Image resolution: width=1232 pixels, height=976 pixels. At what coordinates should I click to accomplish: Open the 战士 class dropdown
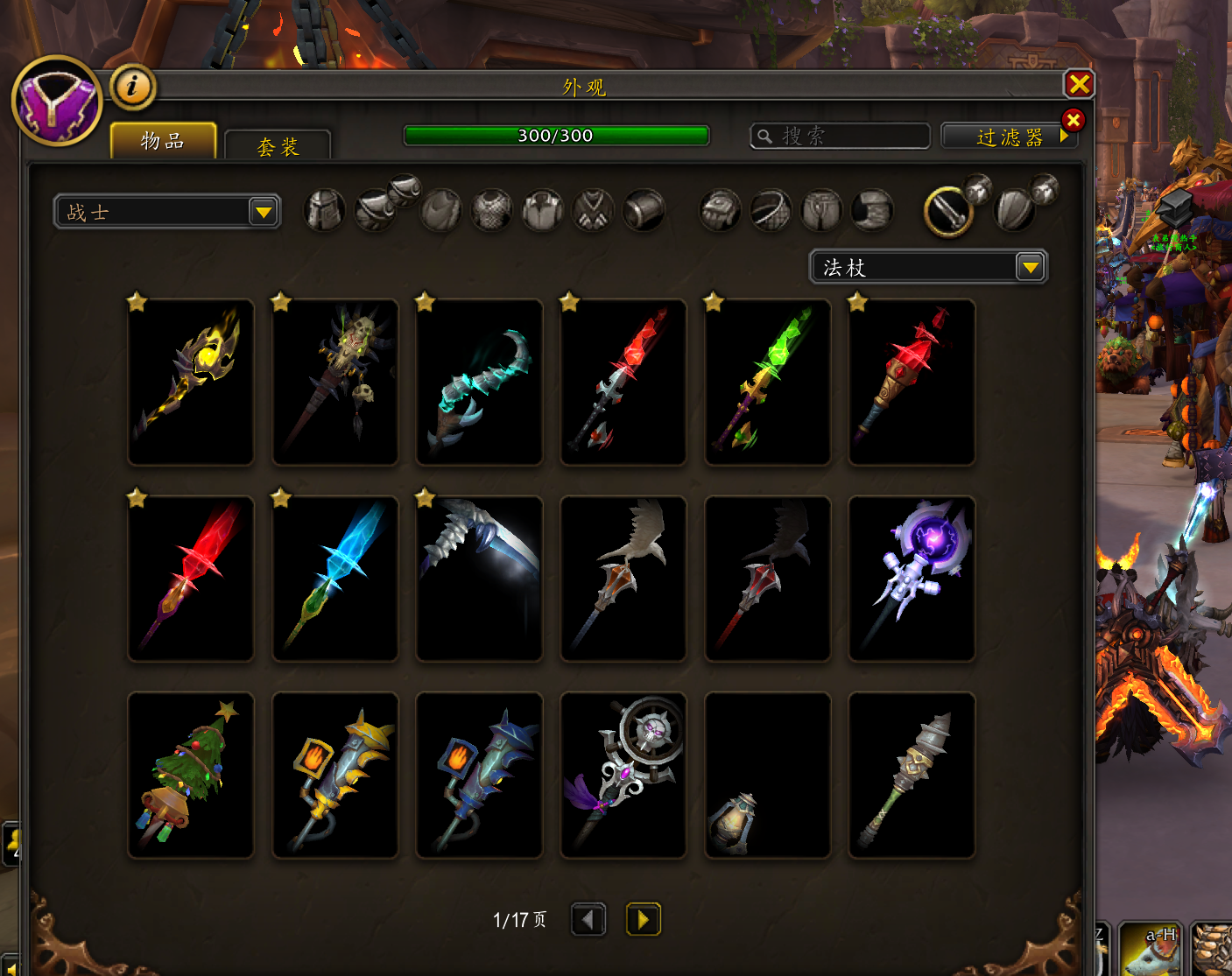coord(166,212)
